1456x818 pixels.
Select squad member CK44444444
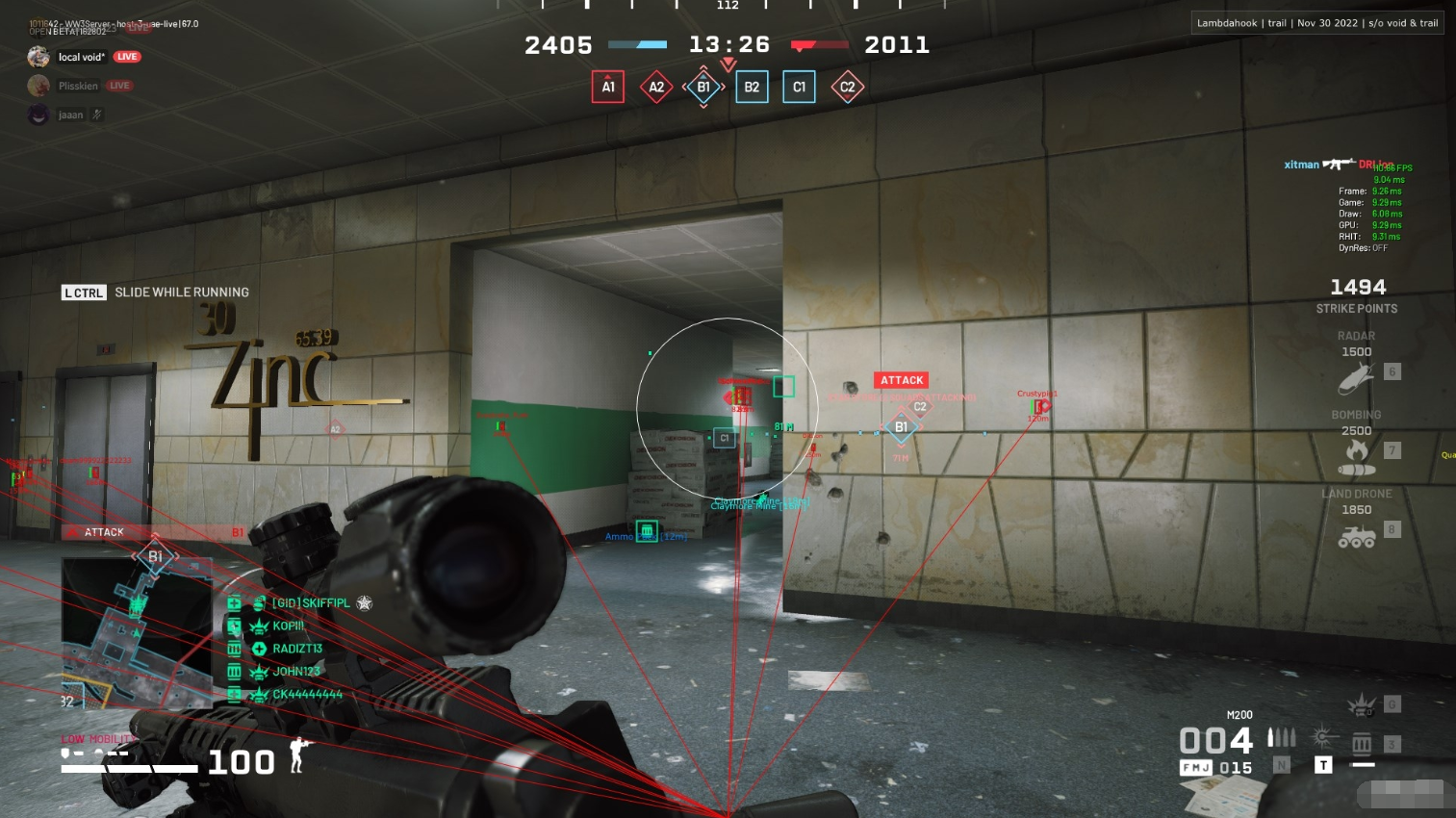tap(307, 694)
